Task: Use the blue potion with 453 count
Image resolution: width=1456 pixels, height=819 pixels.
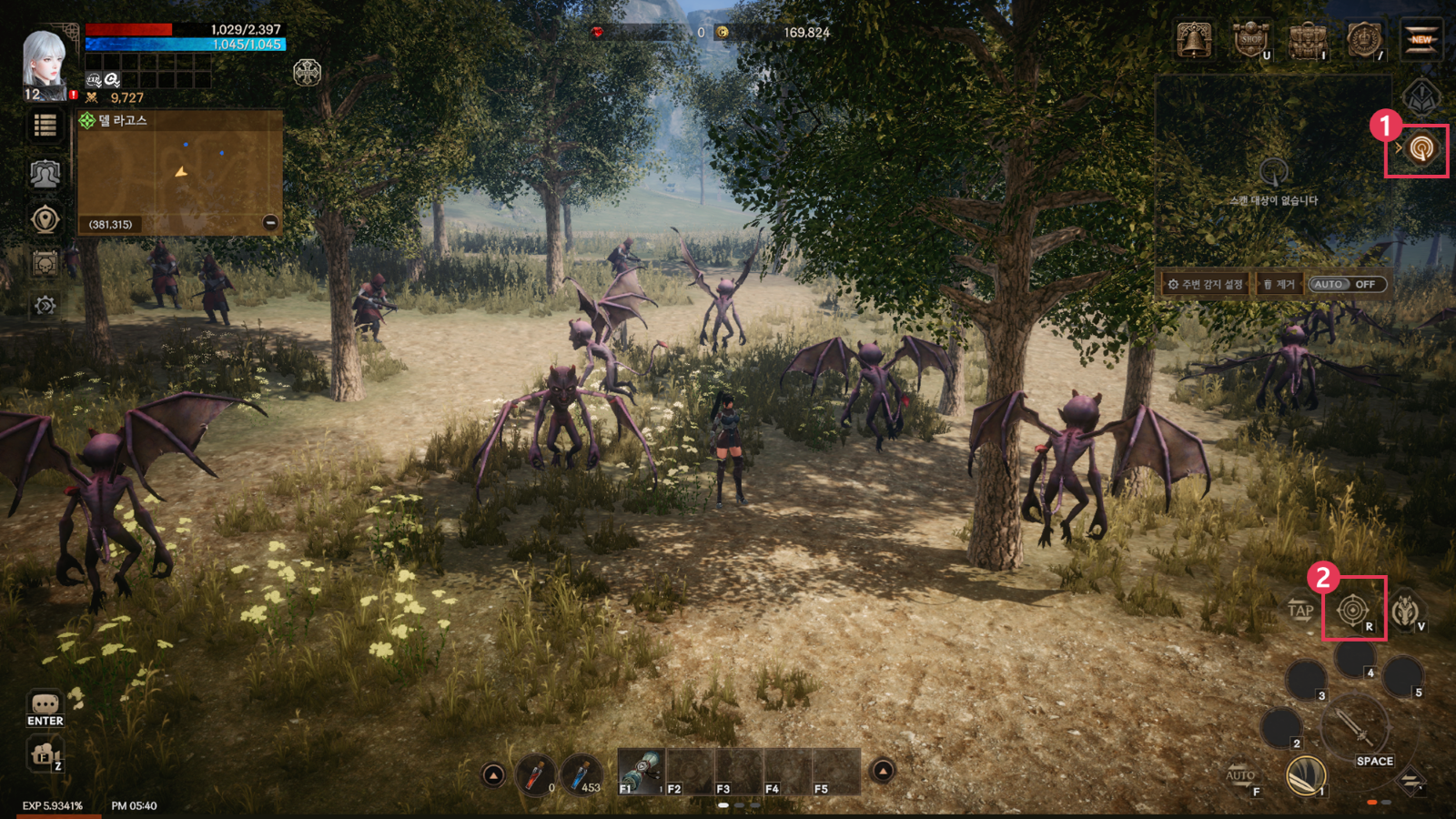Action: [580, 774]
